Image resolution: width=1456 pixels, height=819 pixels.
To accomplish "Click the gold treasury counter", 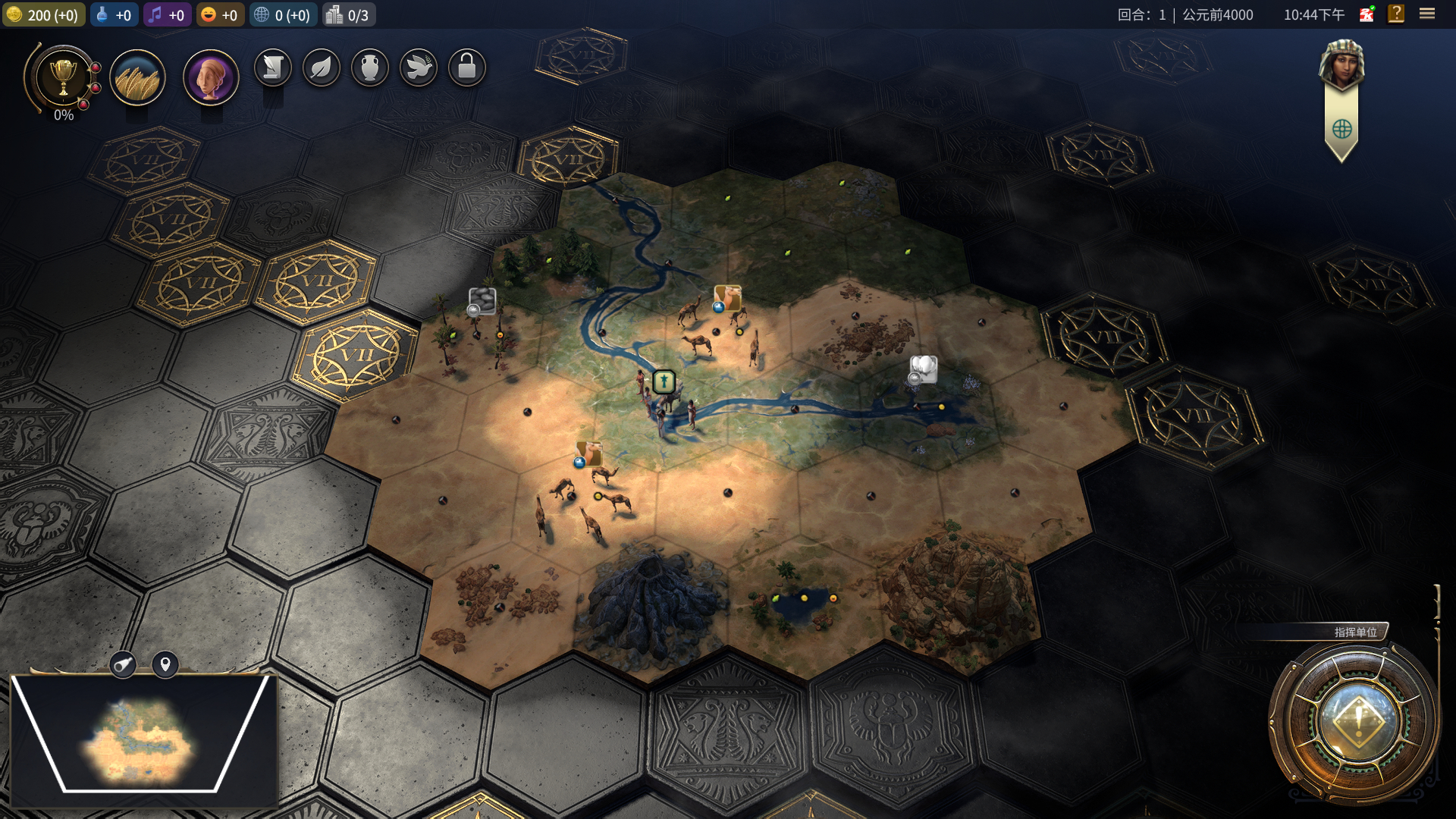I will point(44,15).
